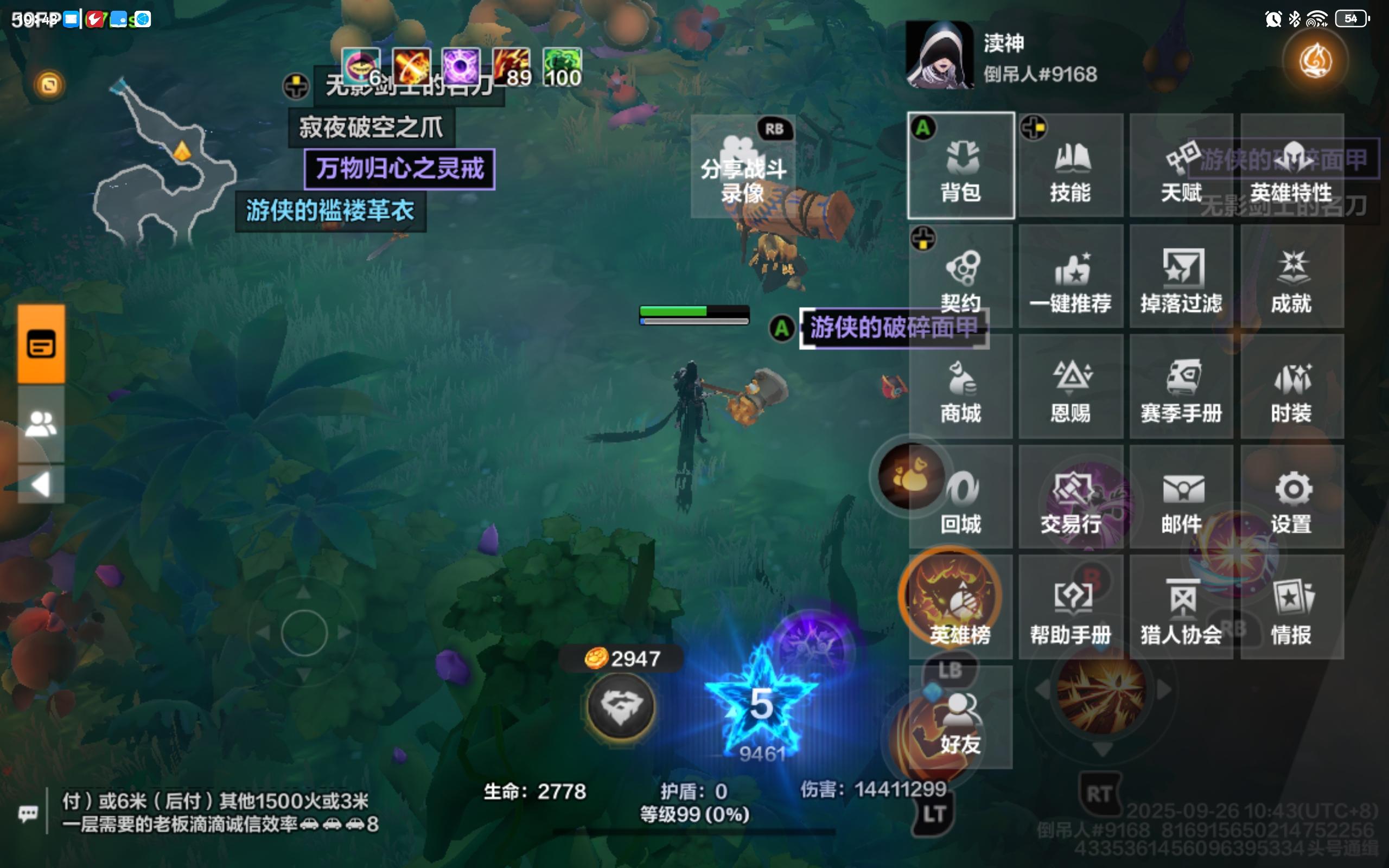Use the 回城 return-to-town icon
The height and width of the screenshot is (868, 1389).
point(961,497)
